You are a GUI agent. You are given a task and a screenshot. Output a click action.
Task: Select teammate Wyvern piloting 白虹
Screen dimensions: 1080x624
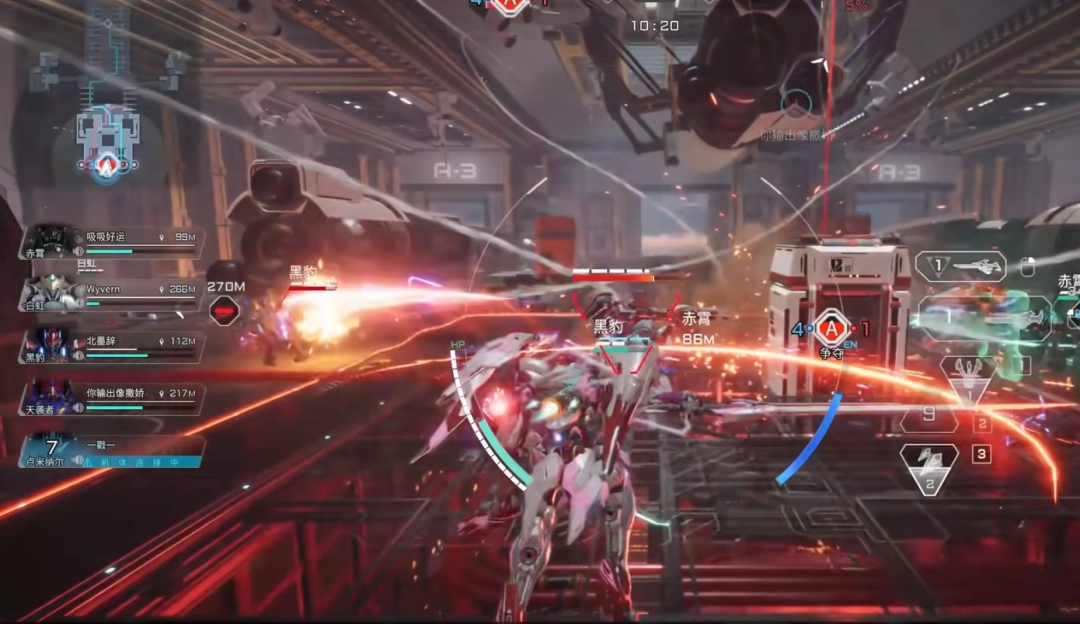(112, 295)
